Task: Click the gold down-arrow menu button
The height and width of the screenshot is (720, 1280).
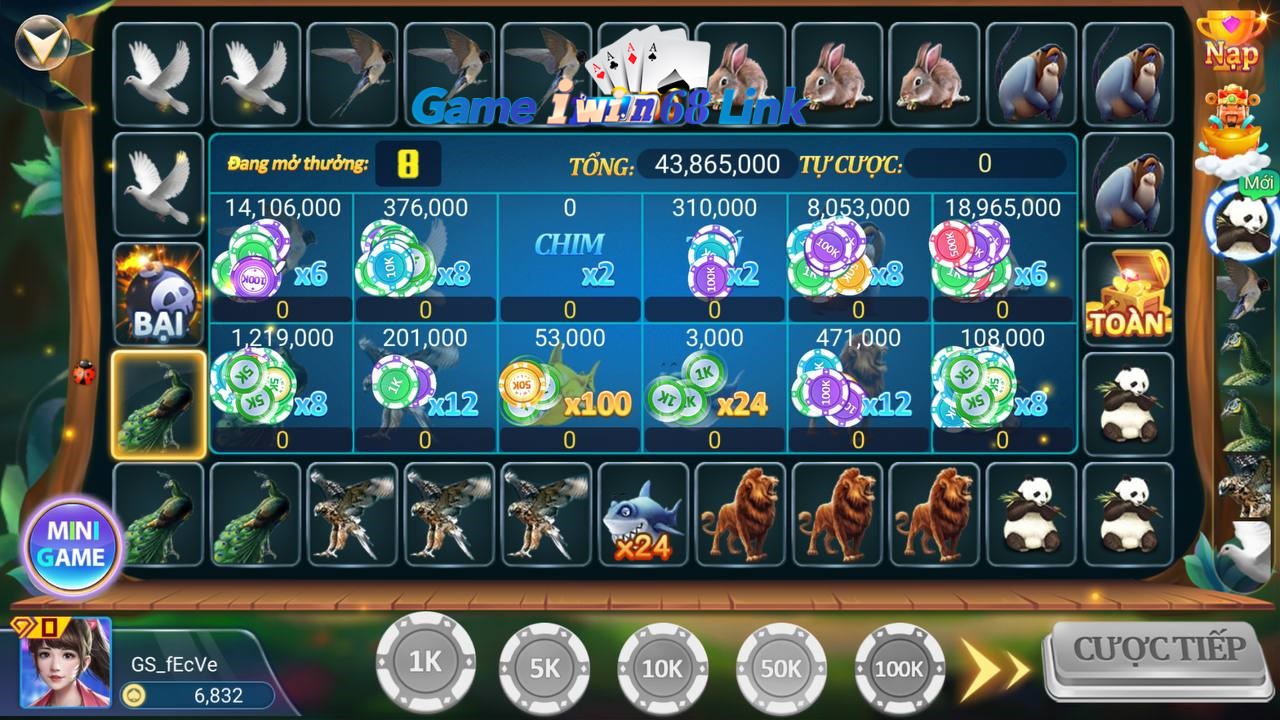Action: [x=42, y=40]
